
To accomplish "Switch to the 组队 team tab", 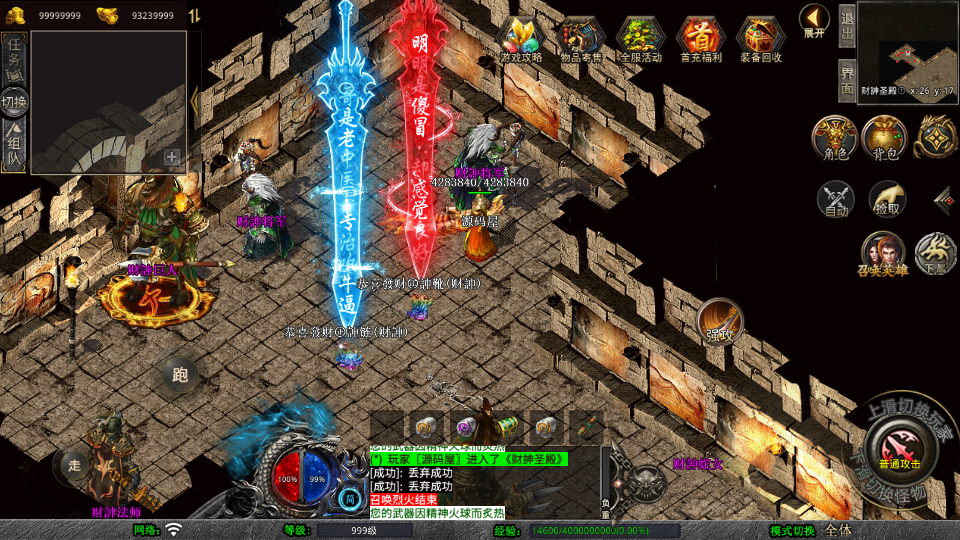I will 14,143.
